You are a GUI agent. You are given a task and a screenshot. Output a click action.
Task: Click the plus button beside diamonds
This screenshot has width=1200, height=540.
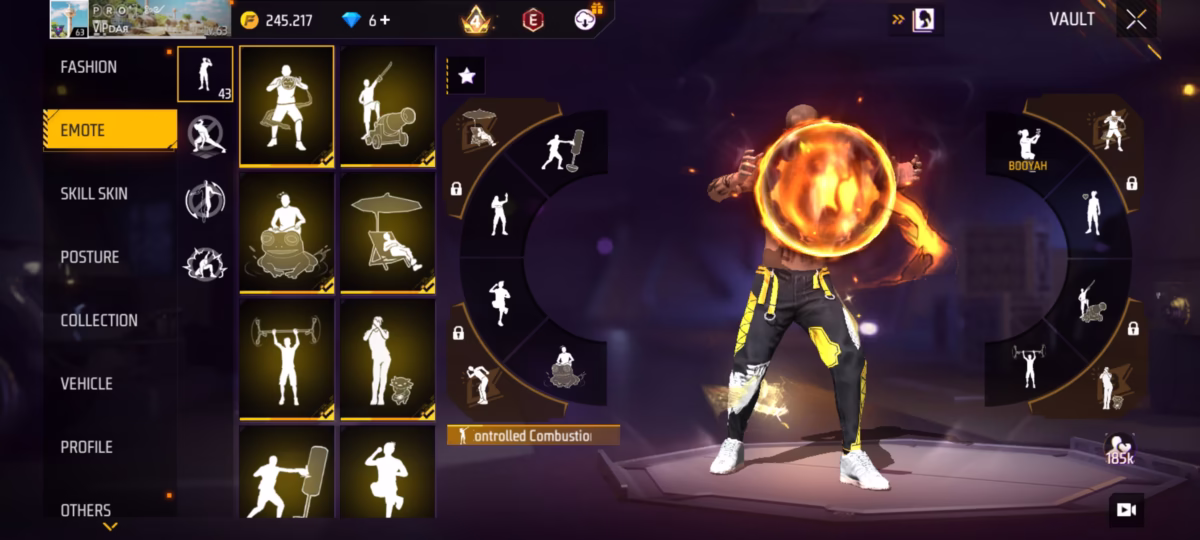(385, 20)
